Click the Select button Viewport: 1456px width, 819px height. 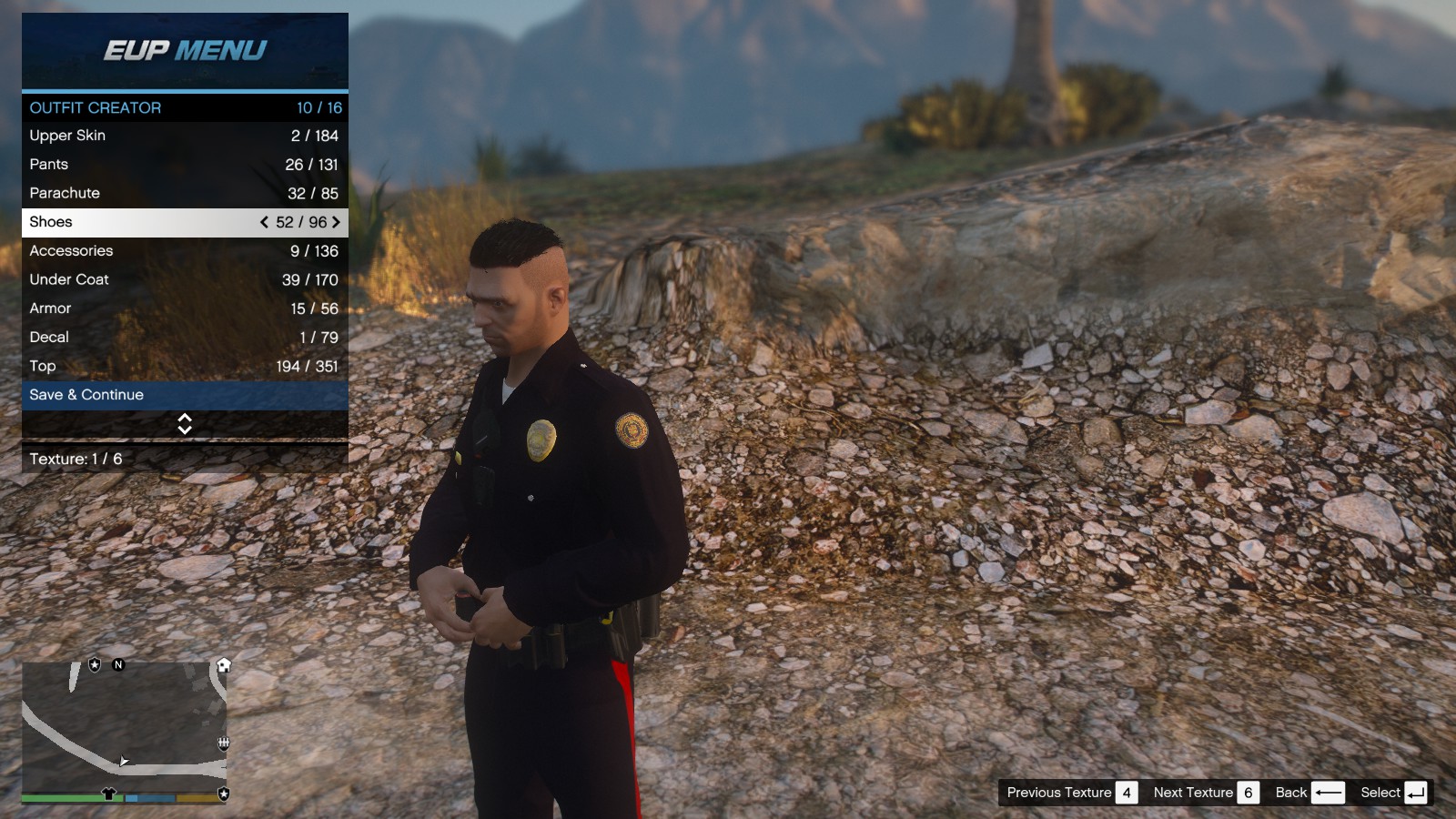pyautogui.click(x=1392, y=793)
